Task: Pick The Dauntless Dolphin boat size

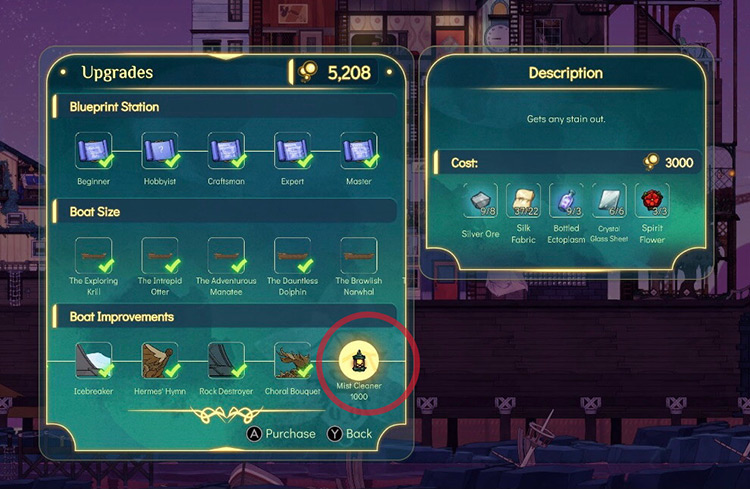Action: [292, 257]
